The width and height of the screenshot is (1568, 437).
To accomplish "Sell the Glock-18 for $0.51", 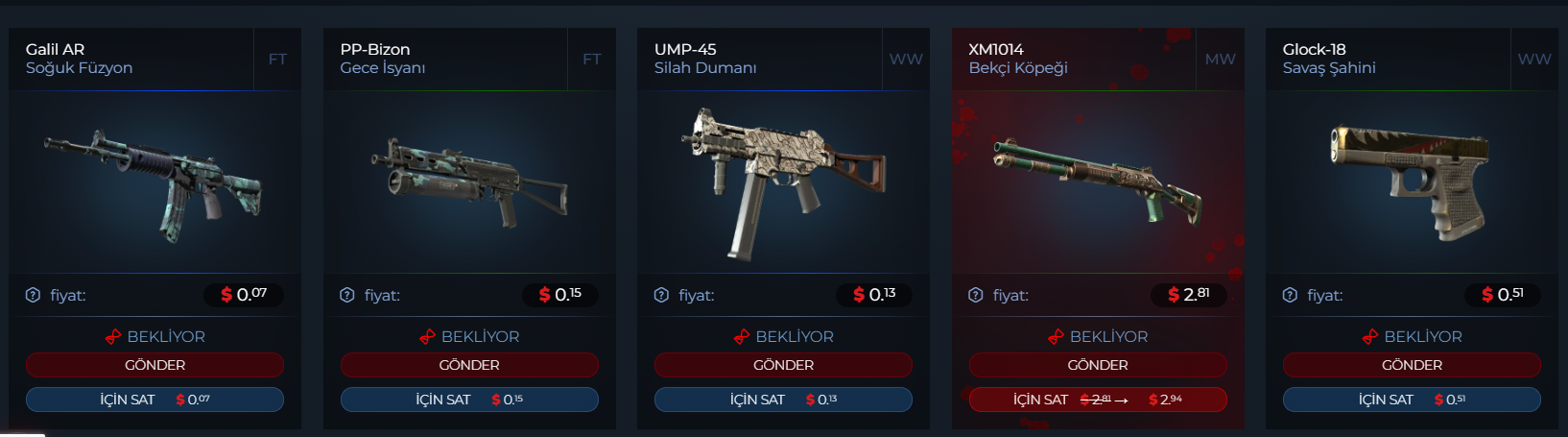I will click(1412, 400).
